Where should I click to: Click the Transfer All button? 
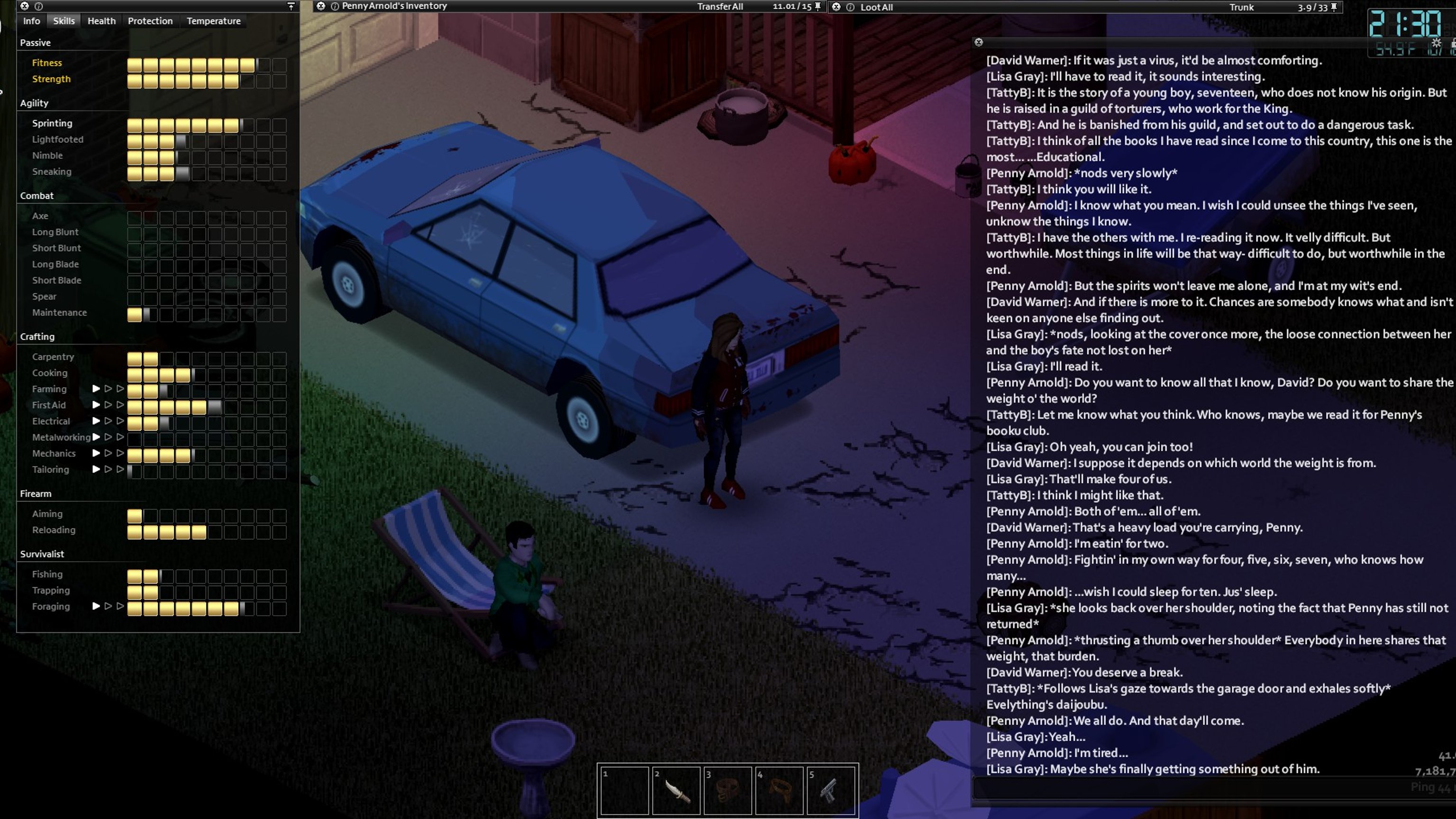719,7
